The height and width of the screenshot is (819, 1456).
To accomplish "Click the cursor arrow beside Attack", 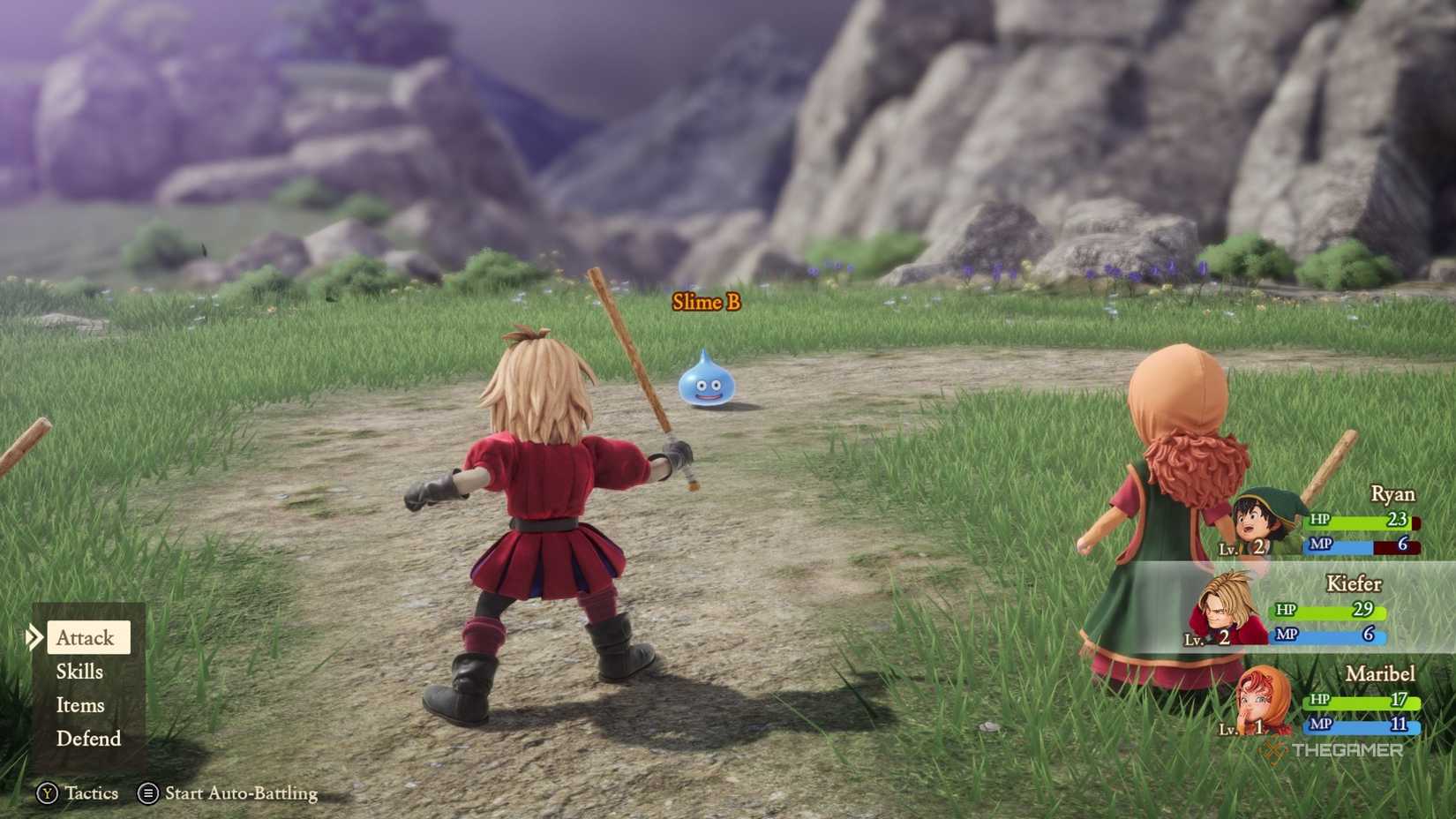I will point(35,637).
